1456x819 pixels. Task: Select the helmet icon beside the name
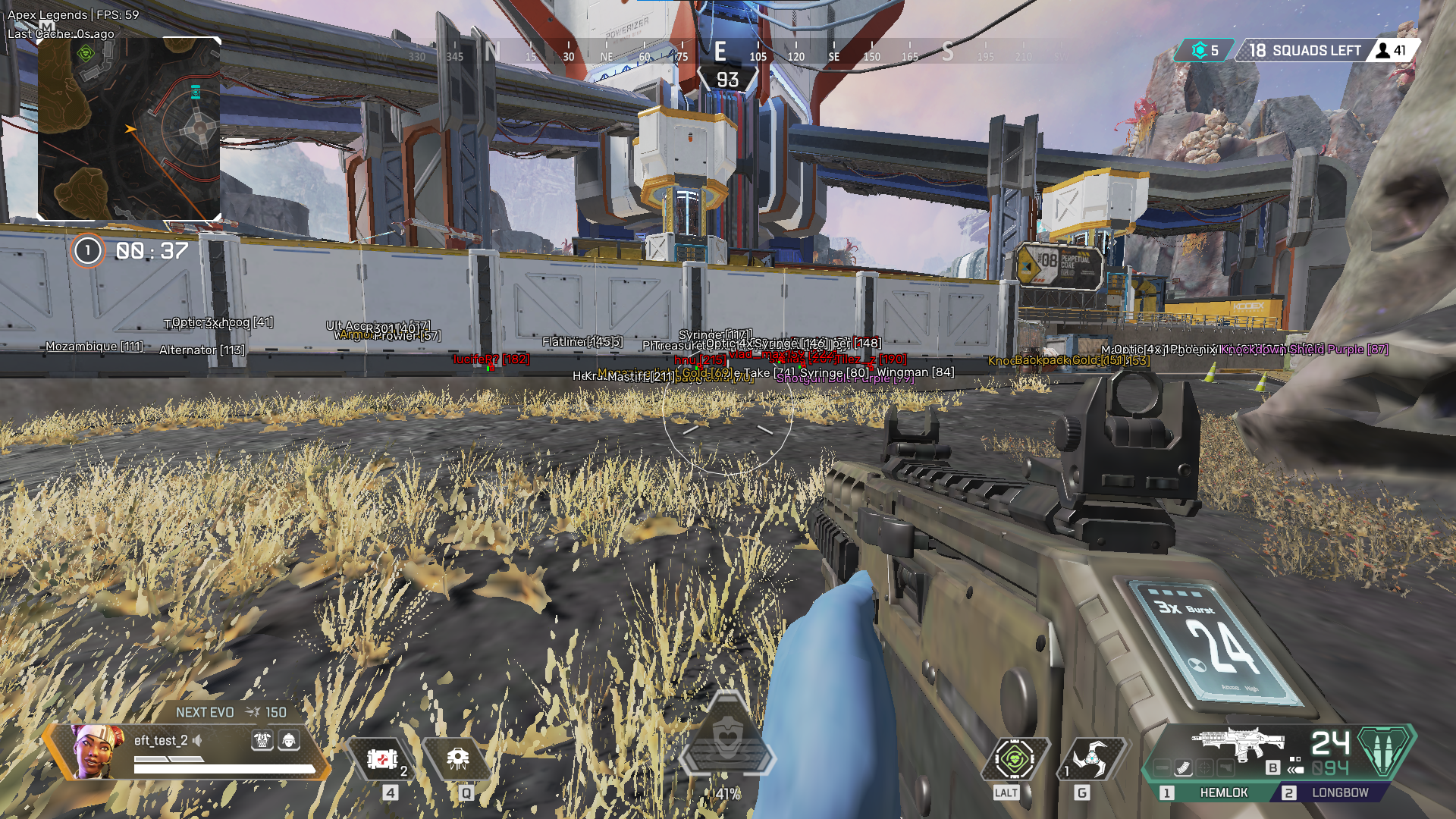(x=289, y=740)
